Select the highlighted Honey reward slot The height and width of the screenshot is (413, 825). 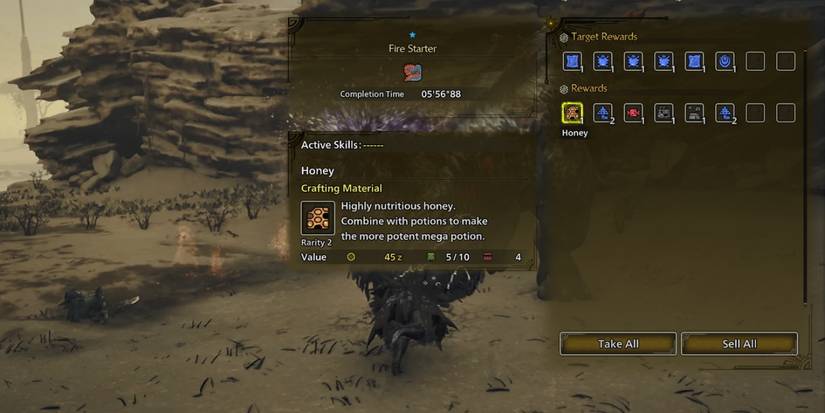point(573,113)
